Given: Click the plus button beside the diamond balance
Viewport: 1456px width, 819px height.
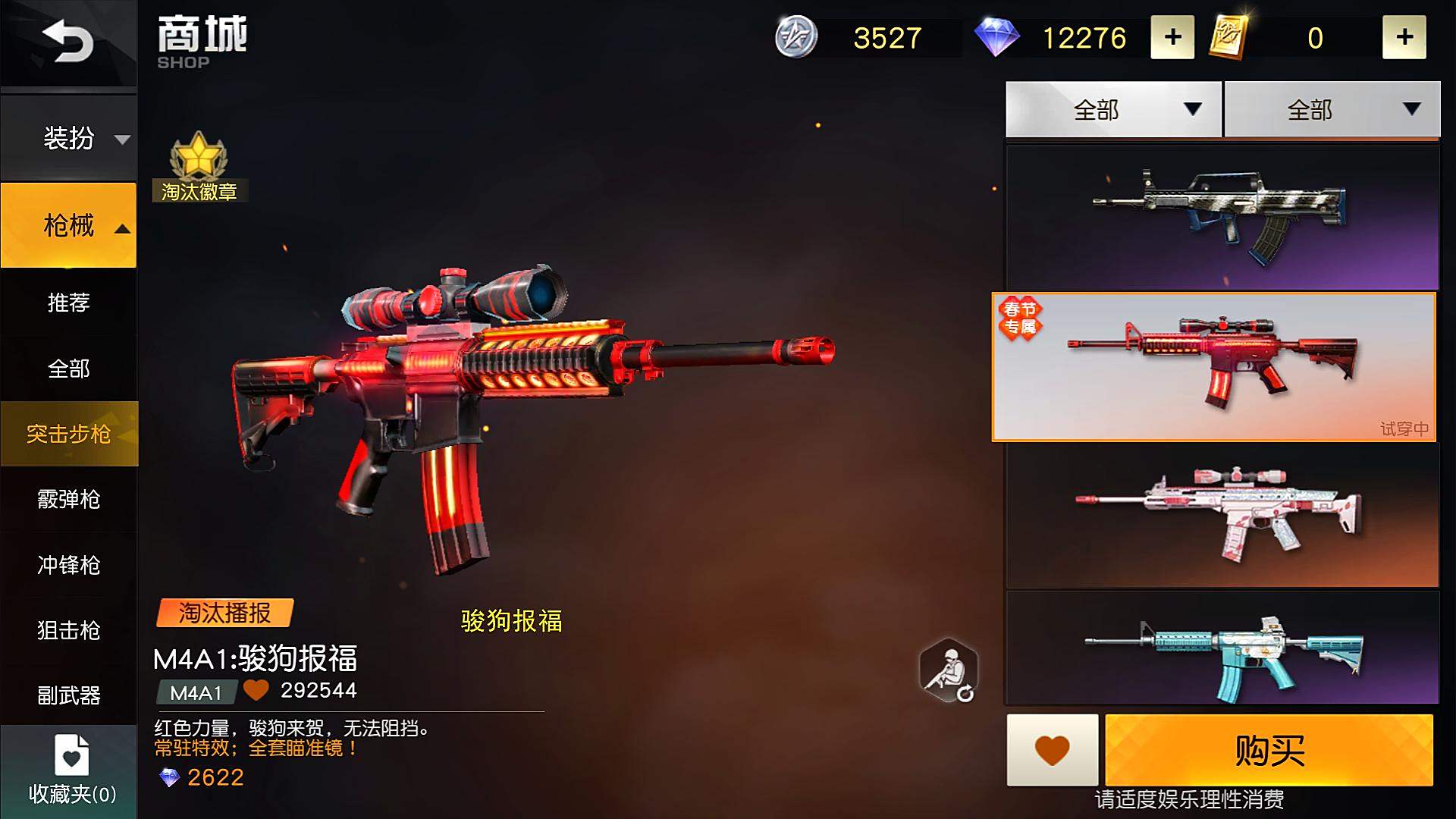Looking at the screenshot, I should pos(1172,38).
